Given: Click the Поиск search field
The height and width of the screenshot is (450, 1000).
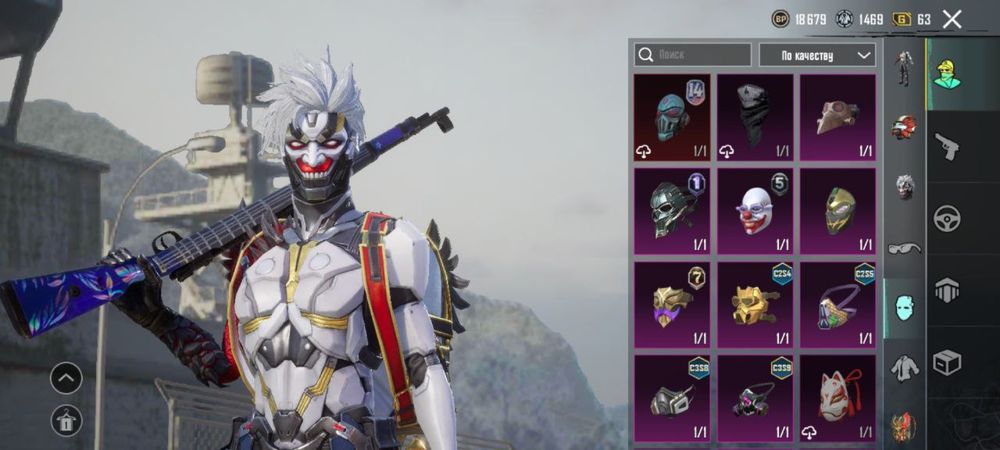Looking at the screenshot, I should (692, 55).
